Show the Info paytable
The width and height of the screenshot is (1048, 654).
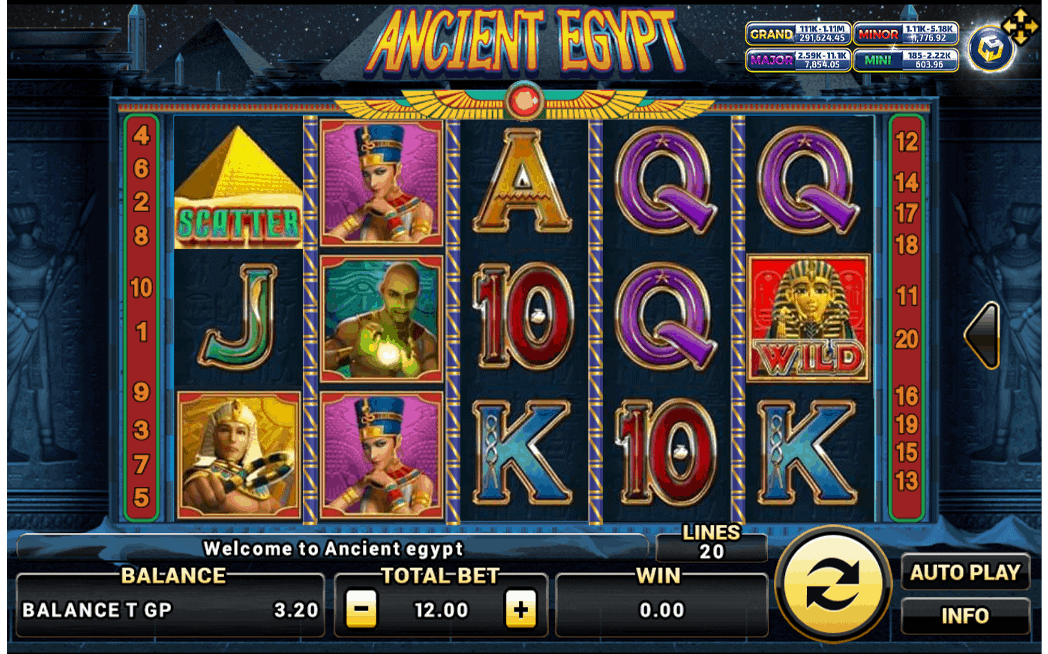tap(965, 616)
